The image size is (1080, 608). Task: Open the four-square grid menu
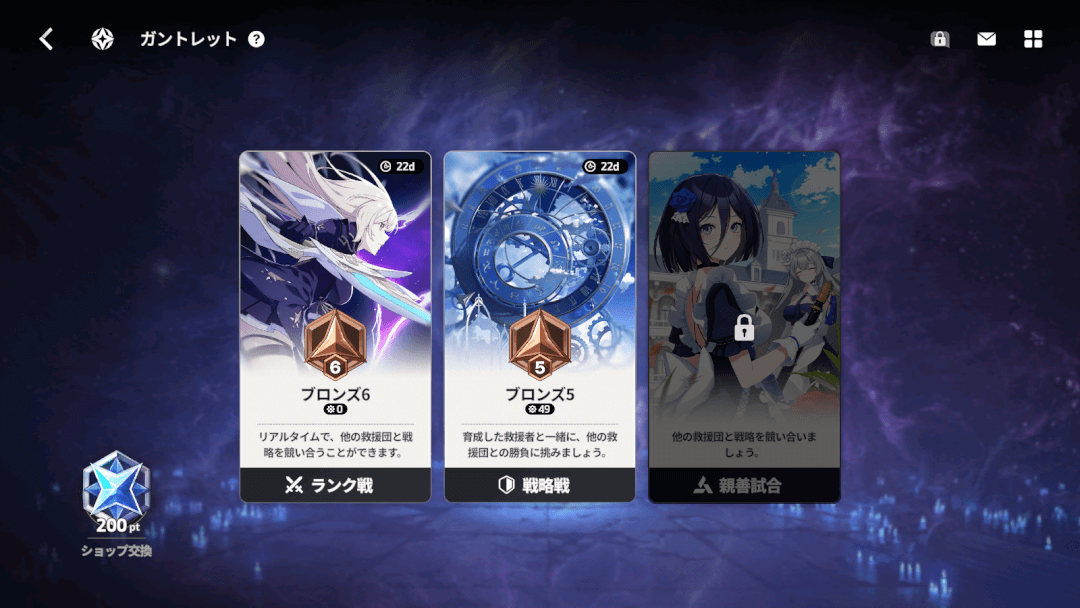pos(1033,39)
